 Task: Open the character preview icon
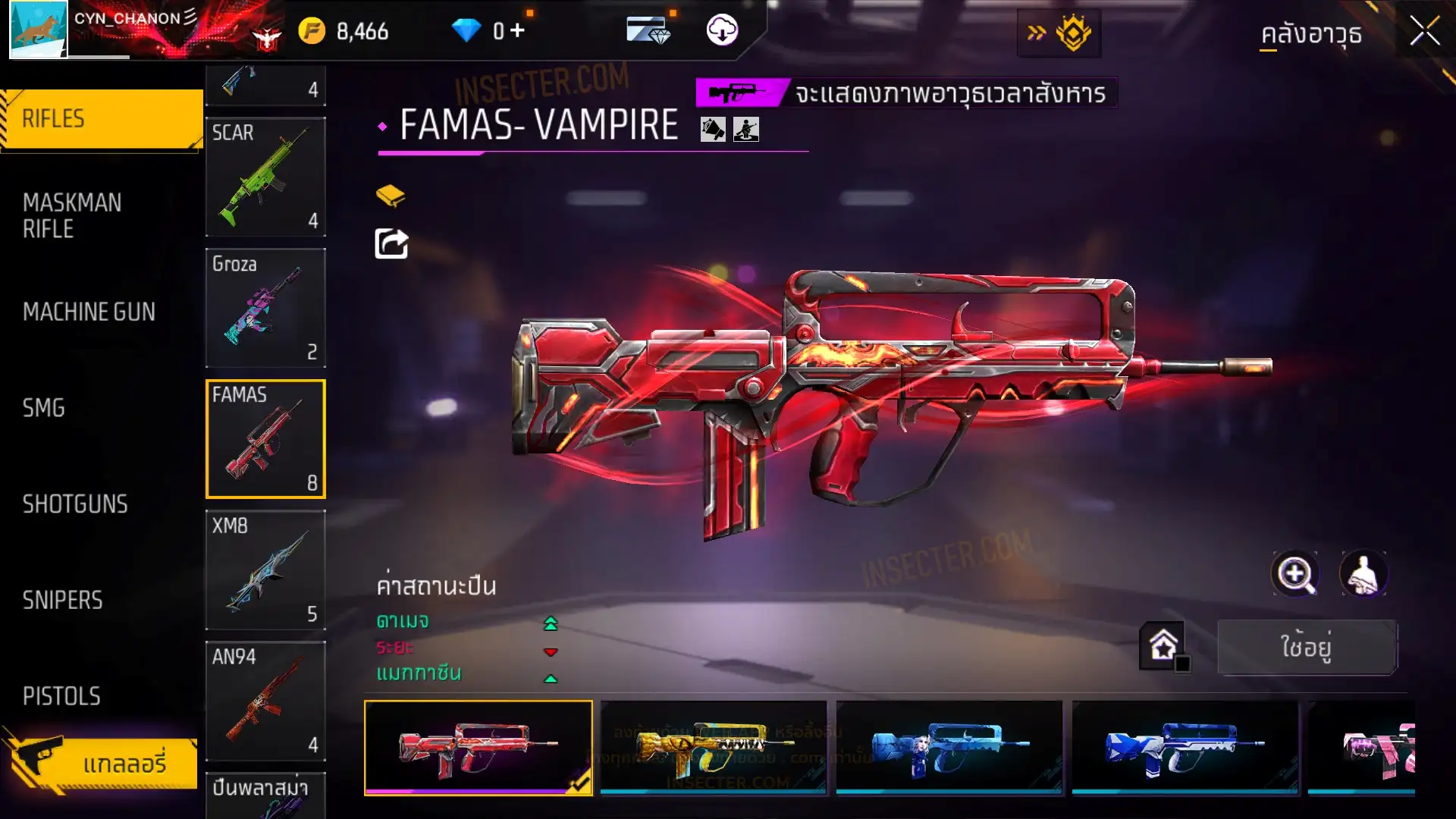pos(1363,574)
